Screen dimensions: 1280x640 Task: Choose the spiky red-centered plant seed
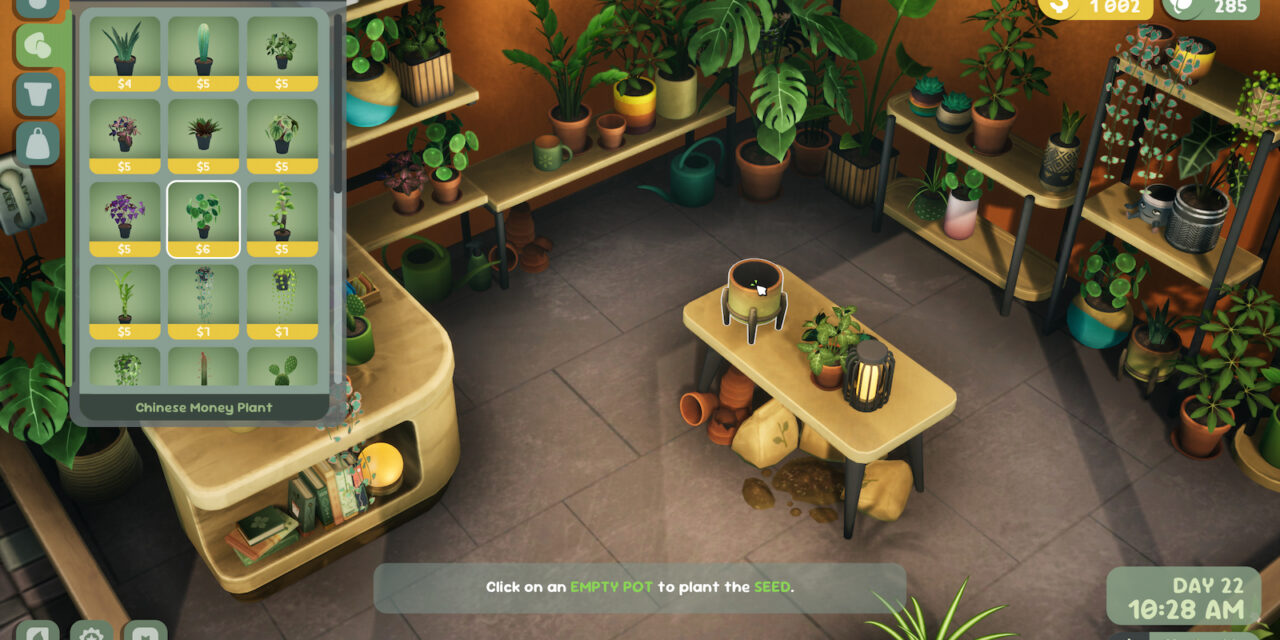click(x=203, y=135)
